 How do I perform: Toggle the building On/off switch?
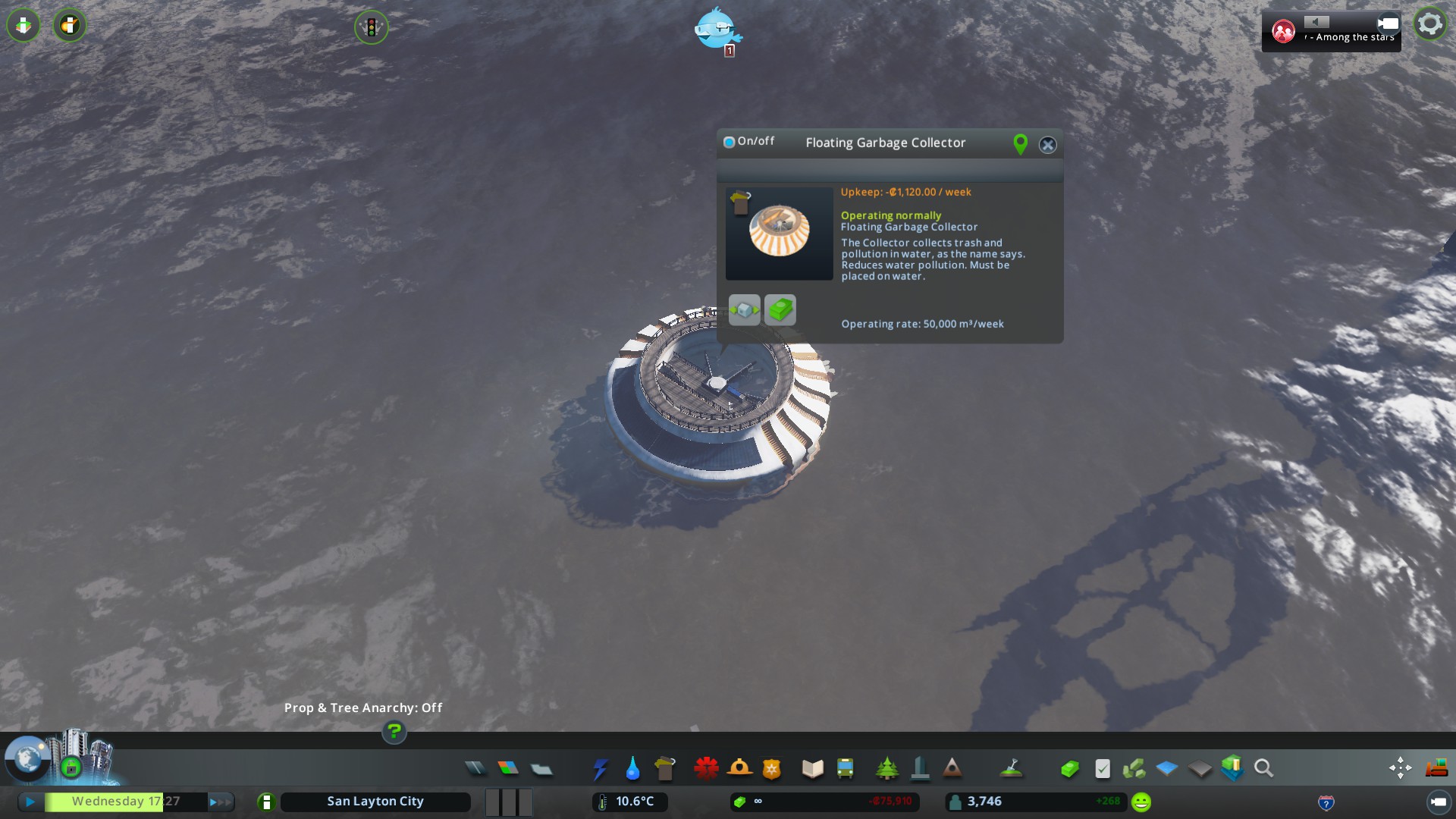(730, 142)
